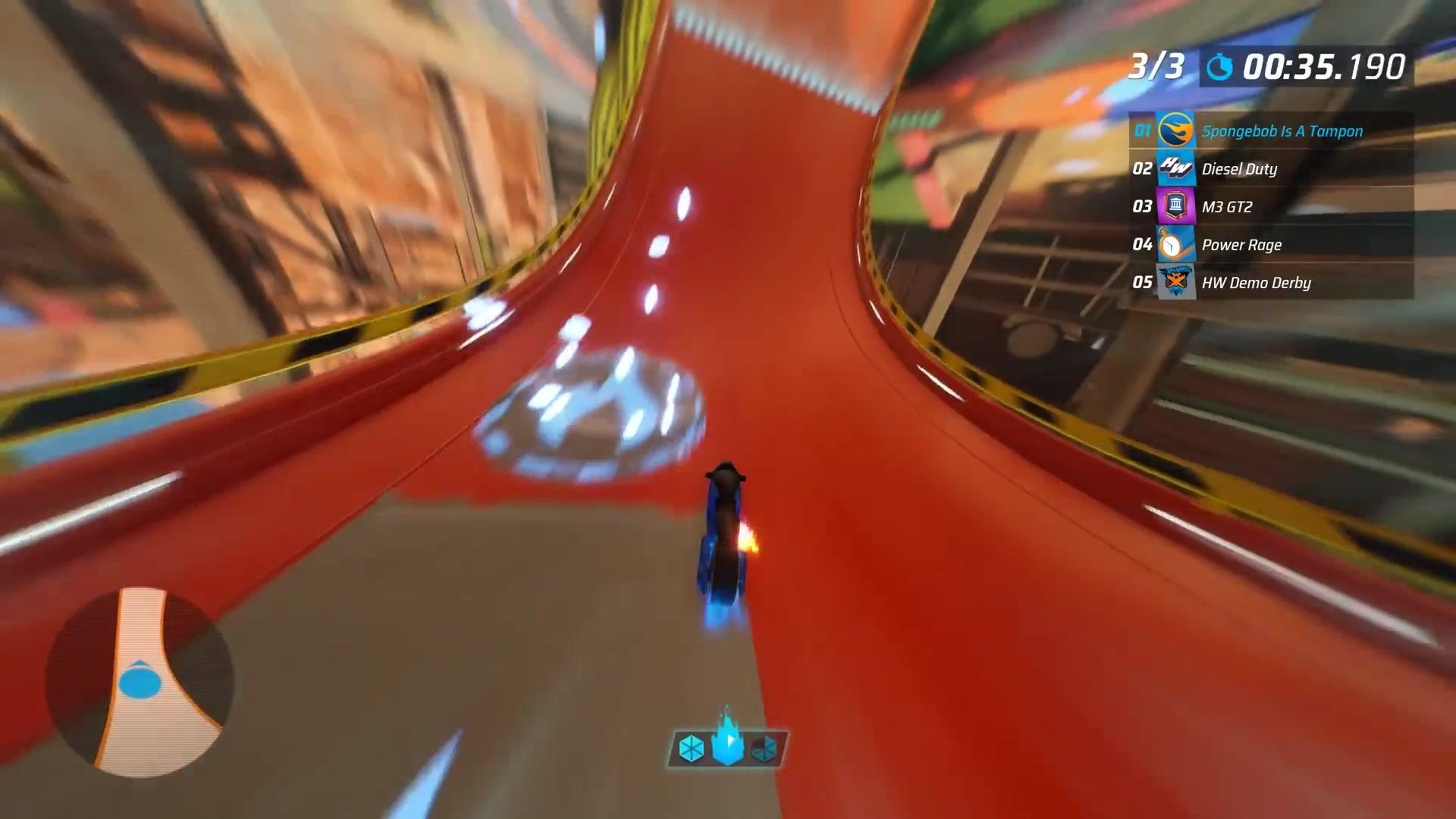The image size is (1456, 819).
Task: Select the pocket-watch badge next to Power Rage
Action: [1175, 244]
